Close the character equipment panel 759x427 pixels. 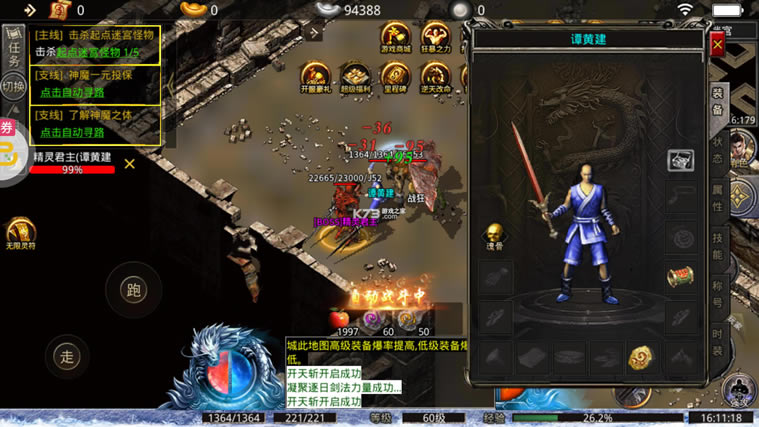click(x=717, y=45)
